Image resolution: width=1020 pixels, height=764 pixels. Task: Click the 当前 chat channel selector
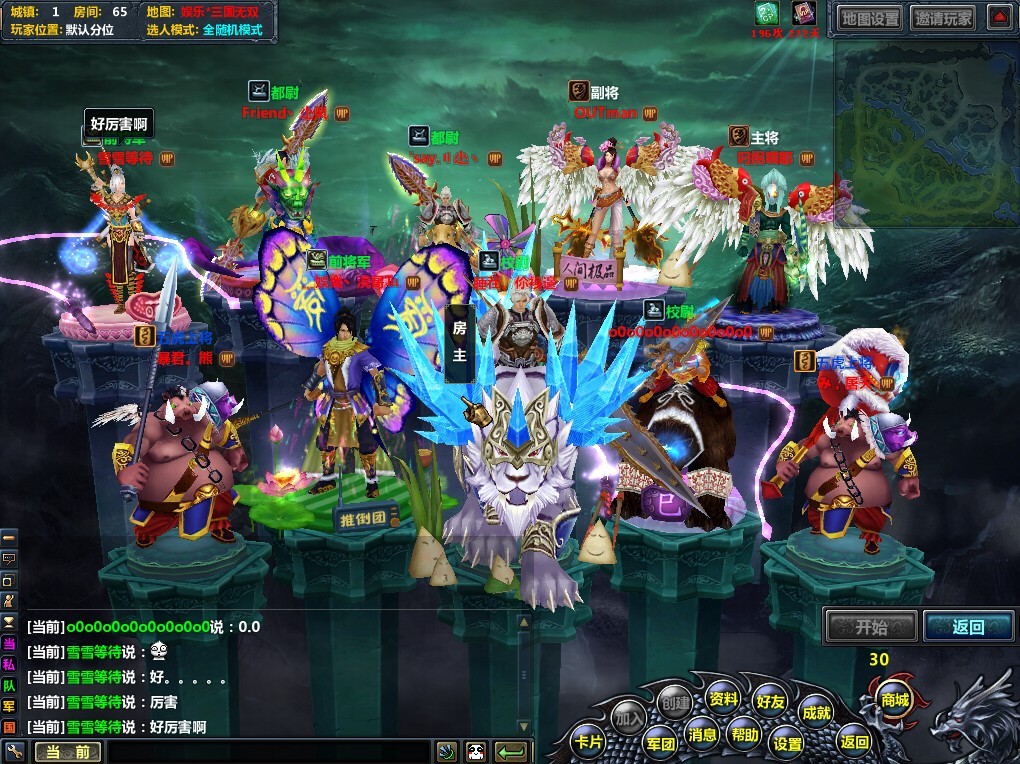click(67, 752)
